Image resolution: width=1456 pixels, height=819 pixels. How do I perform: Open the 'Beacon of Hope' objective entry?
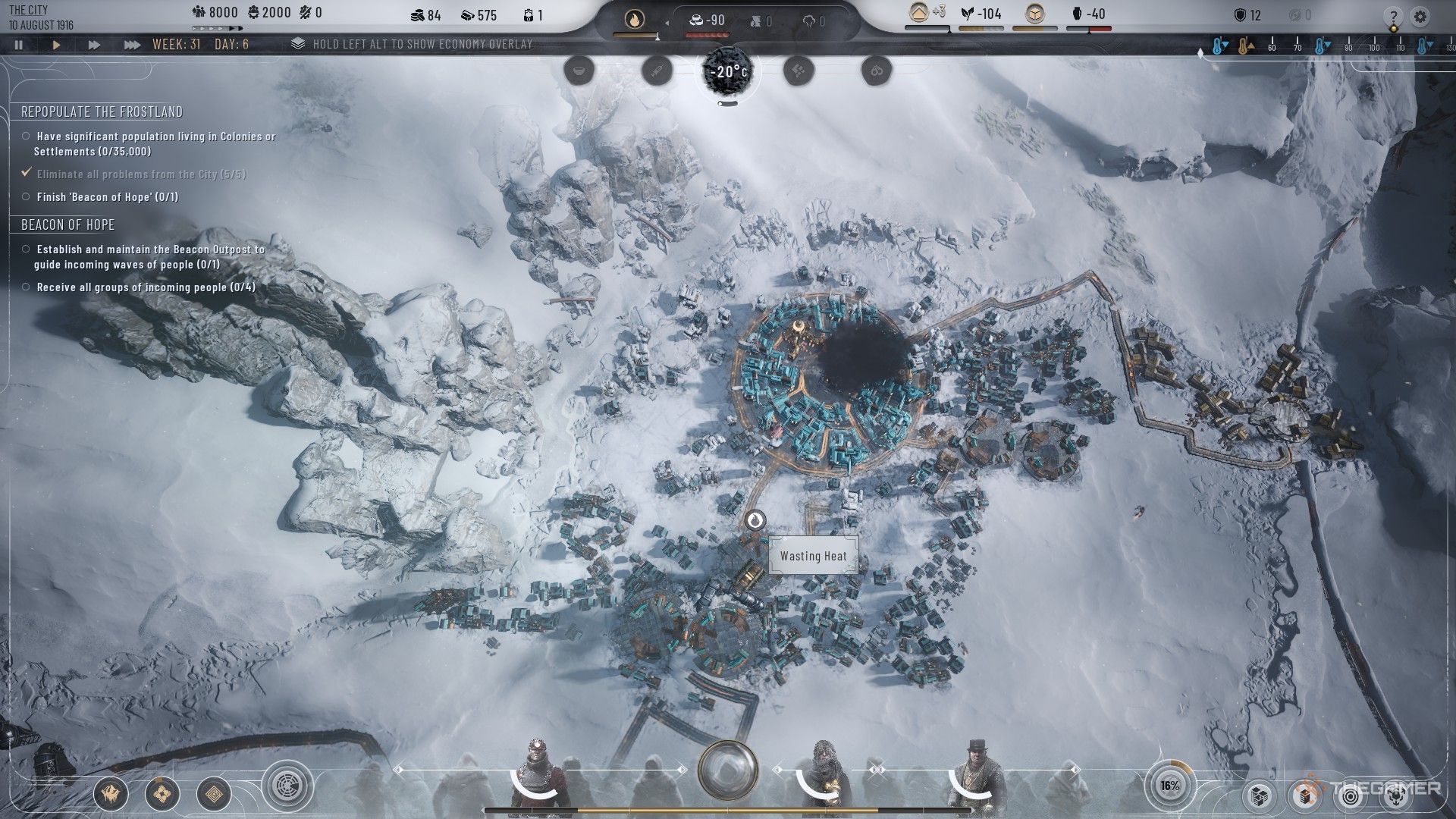point(108,197)
